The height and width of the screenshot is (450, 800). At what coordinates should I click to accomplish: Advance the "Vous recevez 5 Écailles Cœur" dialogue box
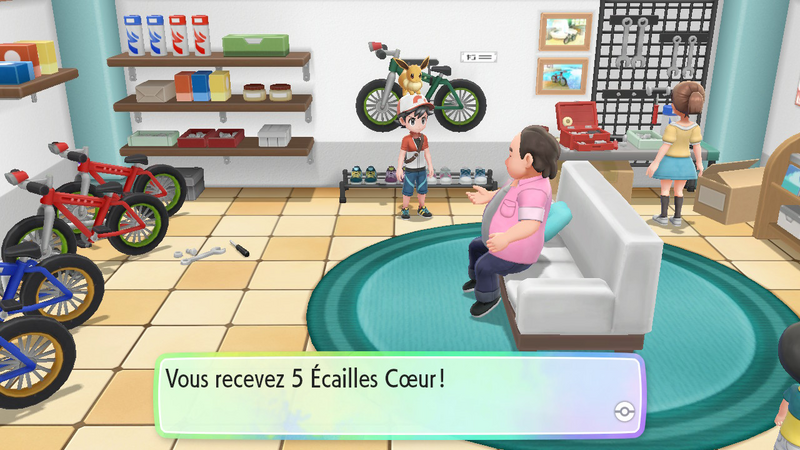(x=400, y=393)
